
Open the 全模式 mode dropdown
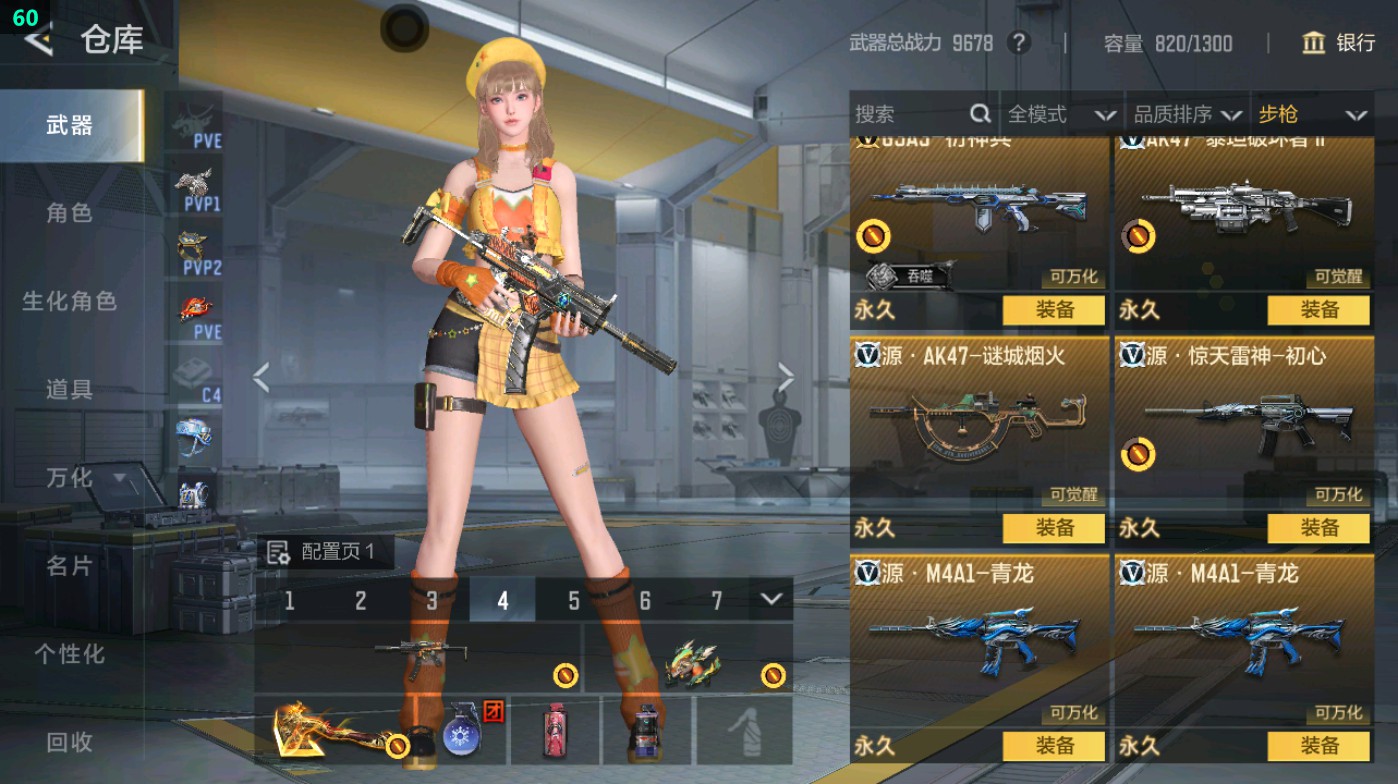[1060, 115]
